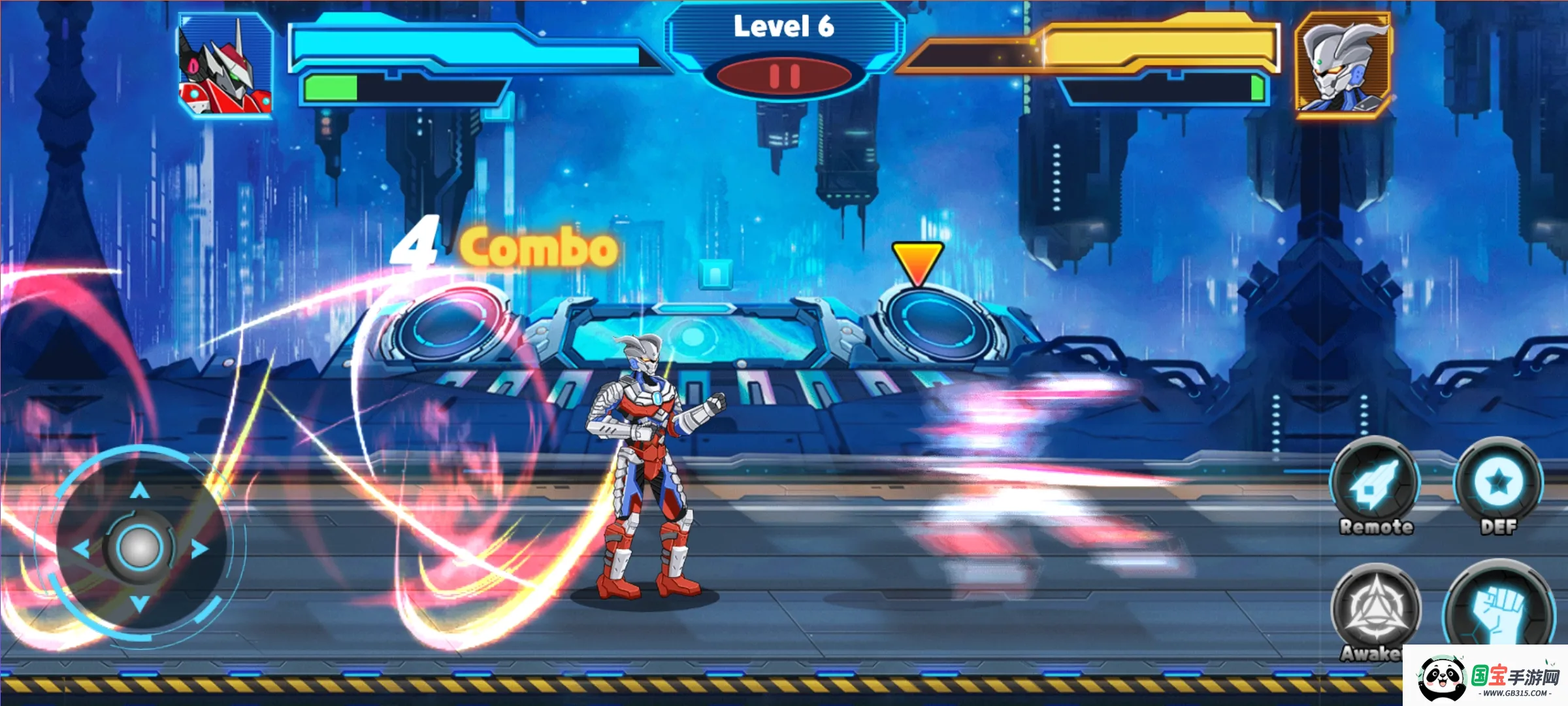Activate the DEF shield button
This screenshot has width=1568, height=706.
point(1498,484)
